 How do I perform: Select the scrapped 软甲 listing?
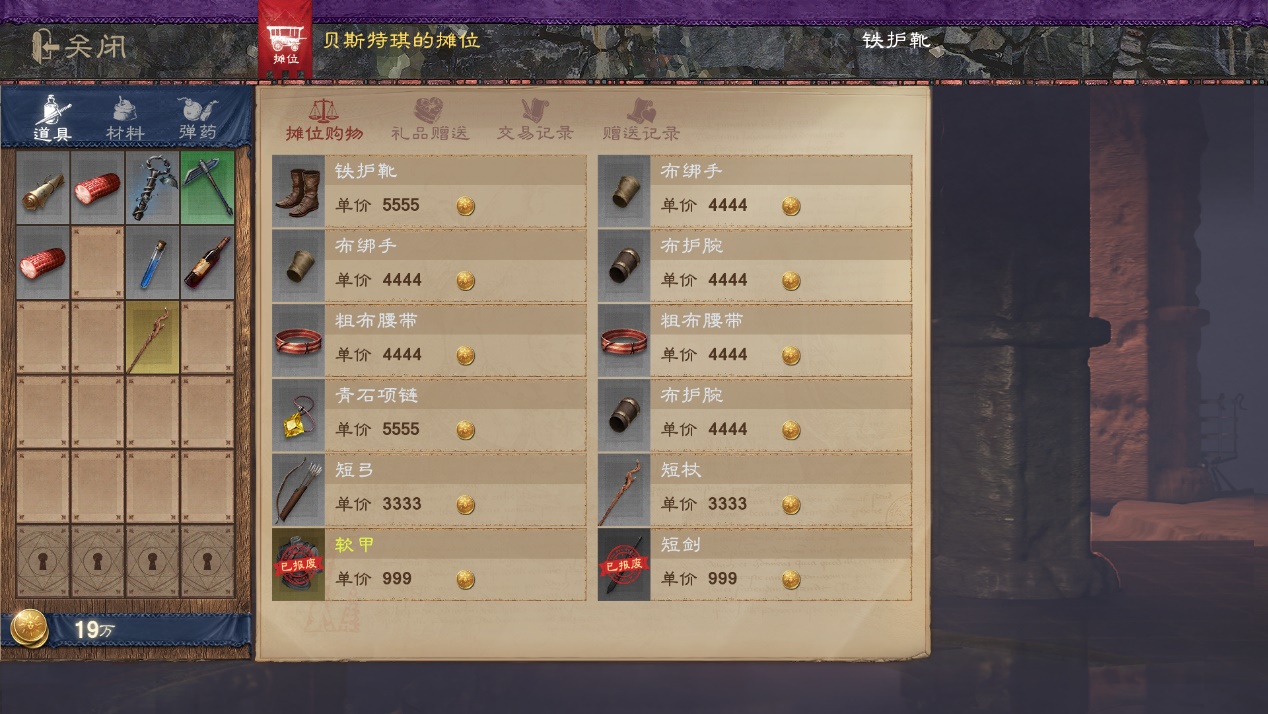point(429,563)
